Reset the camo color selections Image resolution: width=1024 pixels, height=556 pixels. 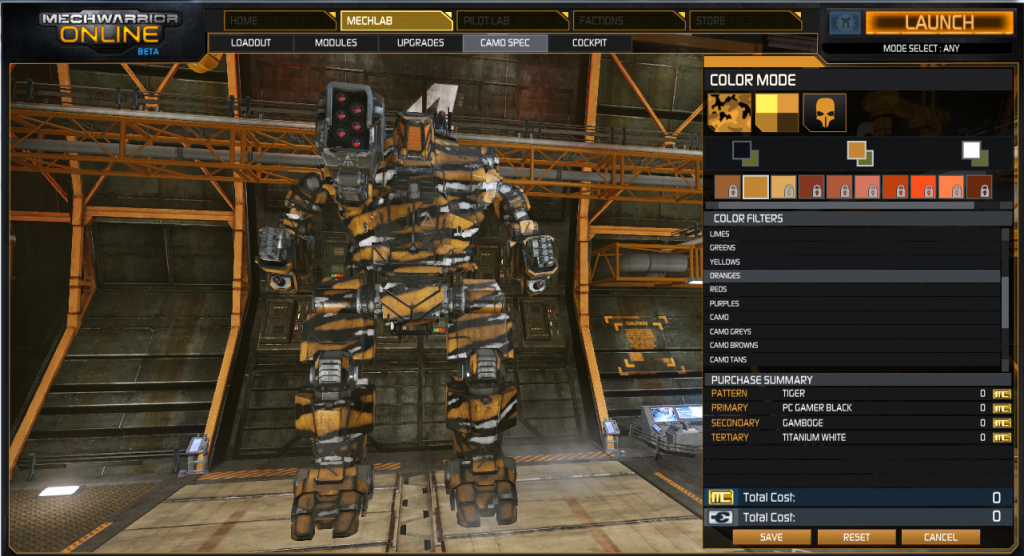(x=856, y=537)
